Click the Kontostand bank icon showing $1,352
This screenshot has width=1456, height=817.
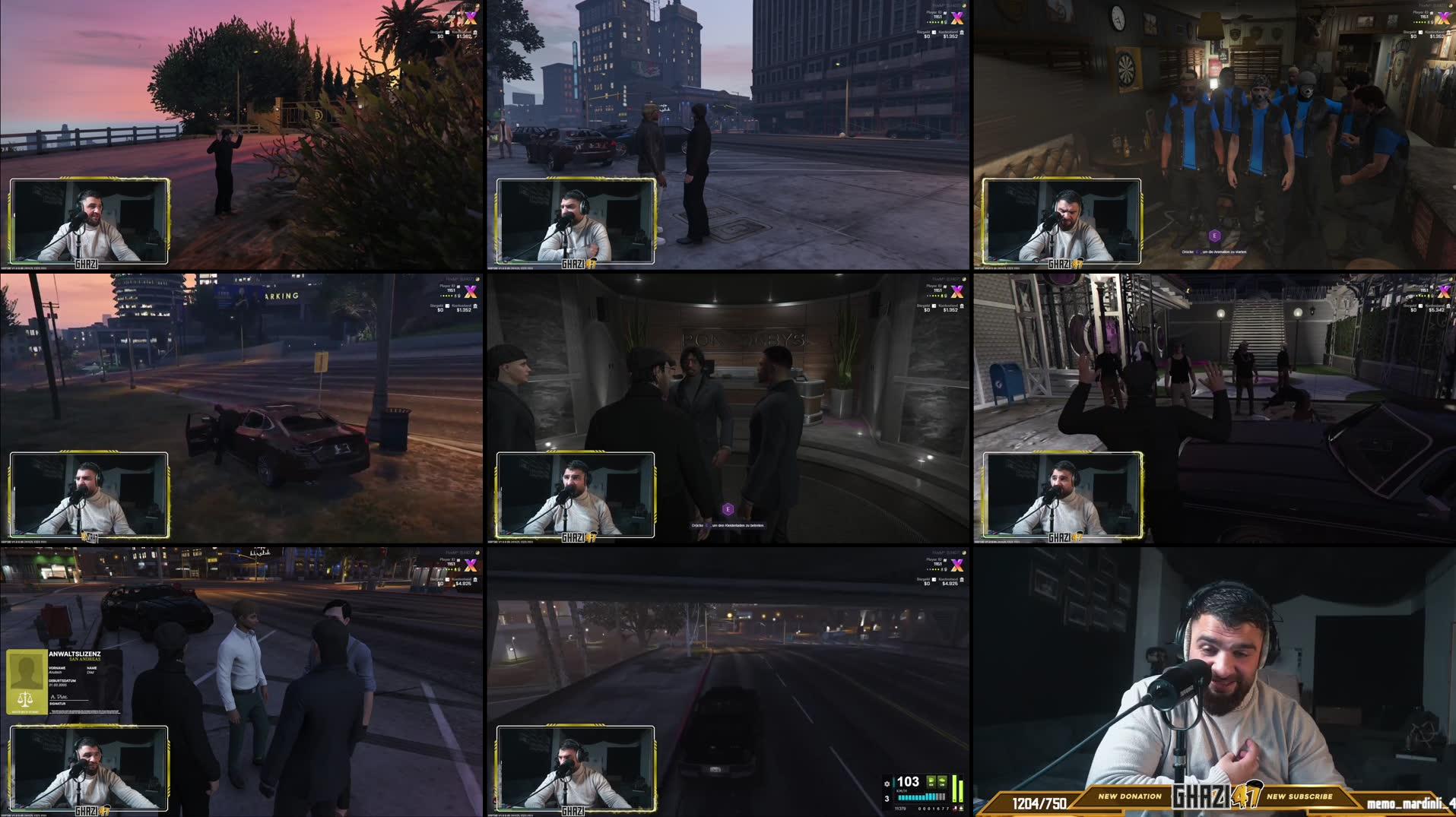click(x=963, y=33)
